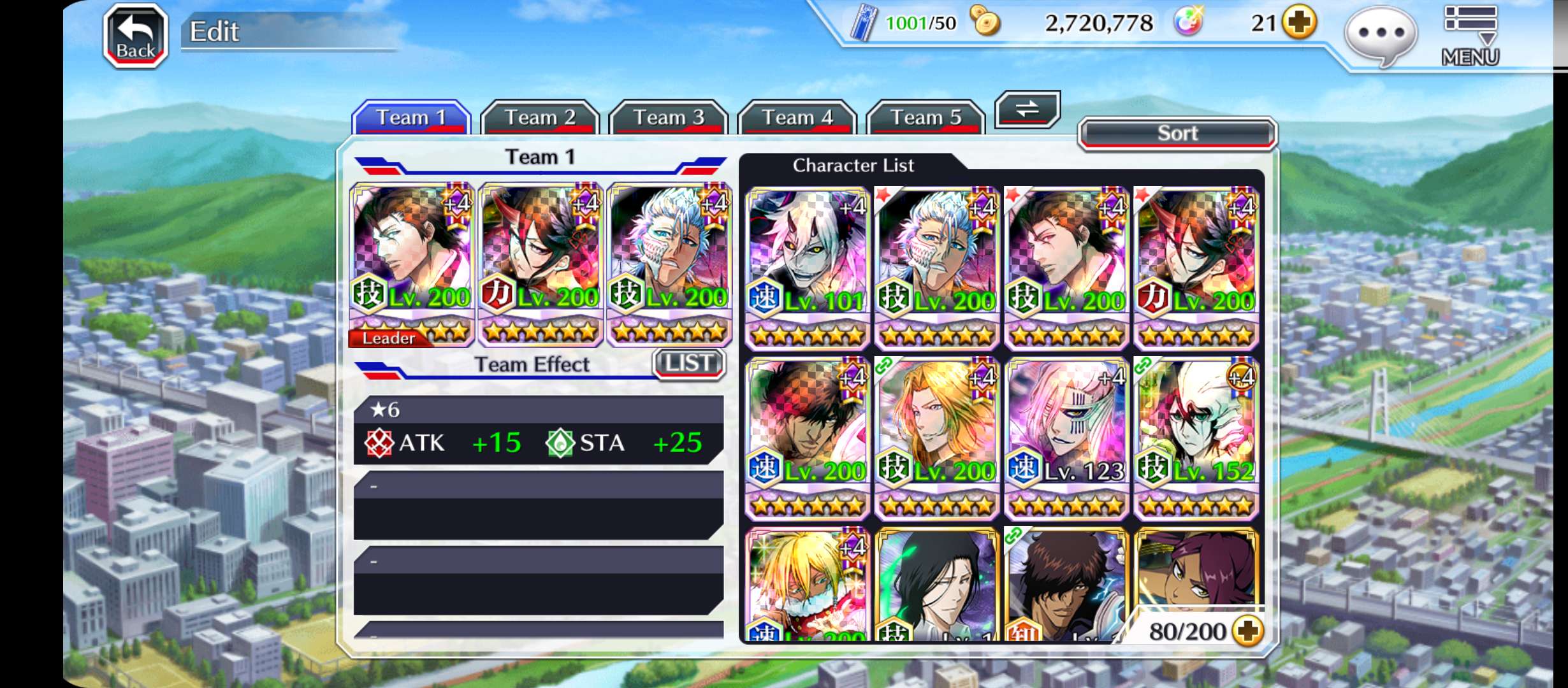This screenshot has width=1568, height=688.
Task: Expand character capacity 80/200 plus button
Action: tap(1247, 631)
